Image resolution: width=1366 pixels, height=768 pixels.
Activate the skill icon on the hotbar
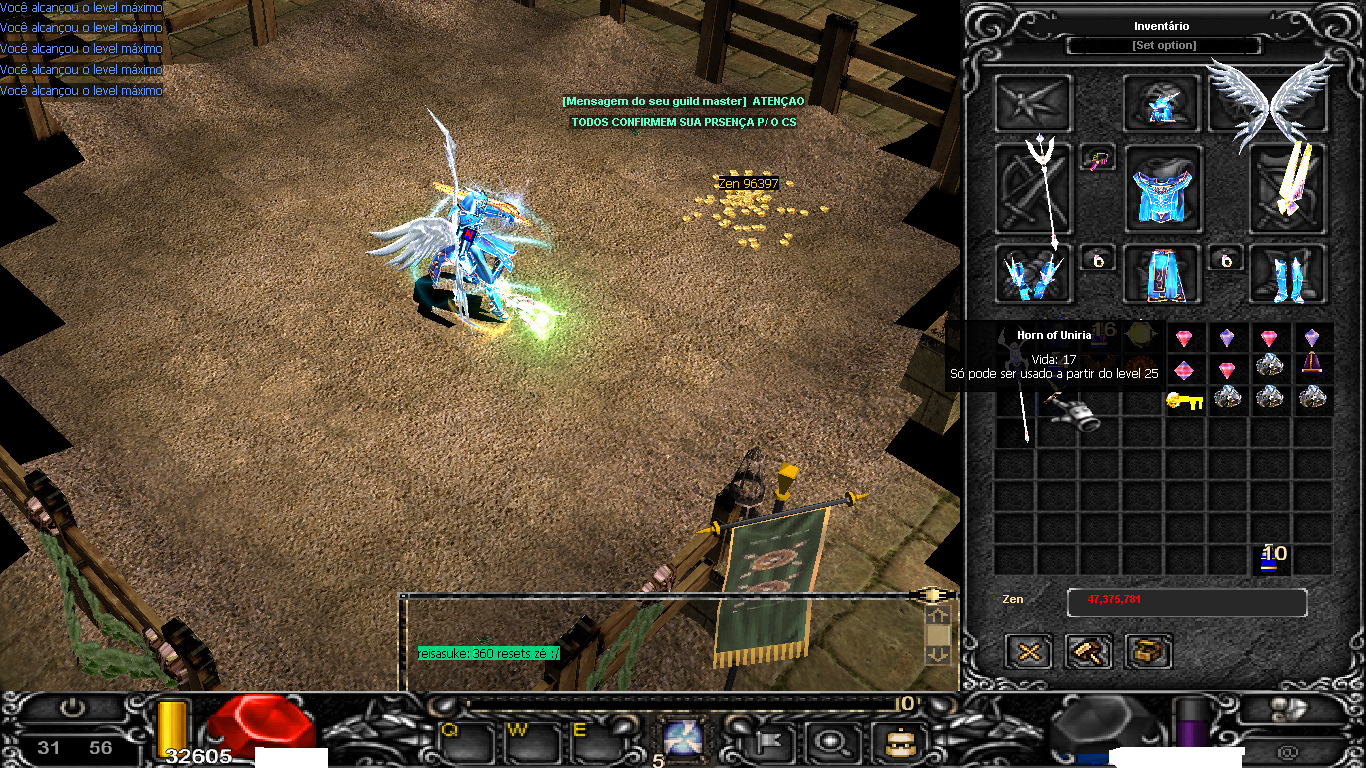click(683, 739)
